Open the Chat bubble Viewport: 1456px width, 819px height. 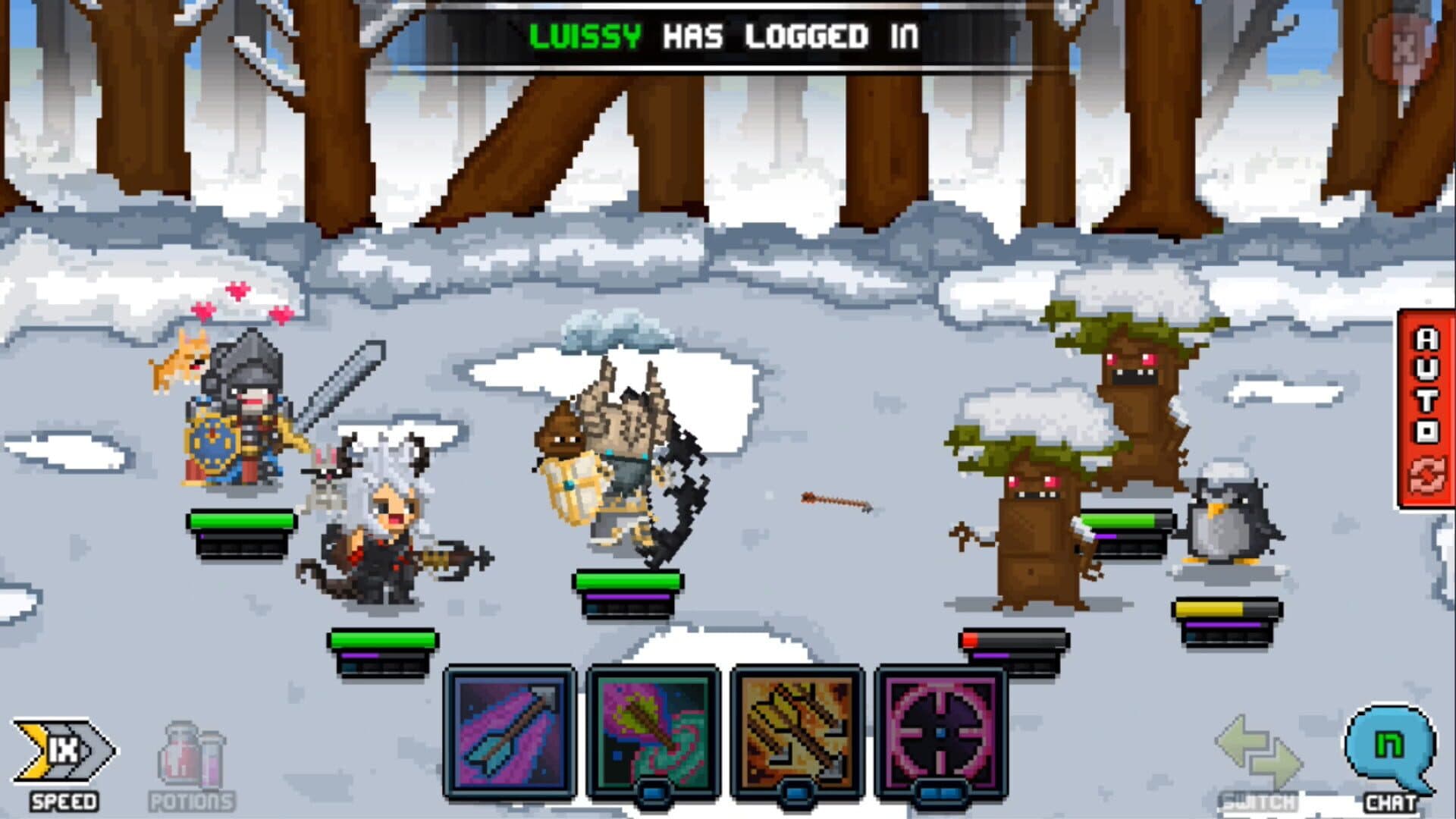1390,752
